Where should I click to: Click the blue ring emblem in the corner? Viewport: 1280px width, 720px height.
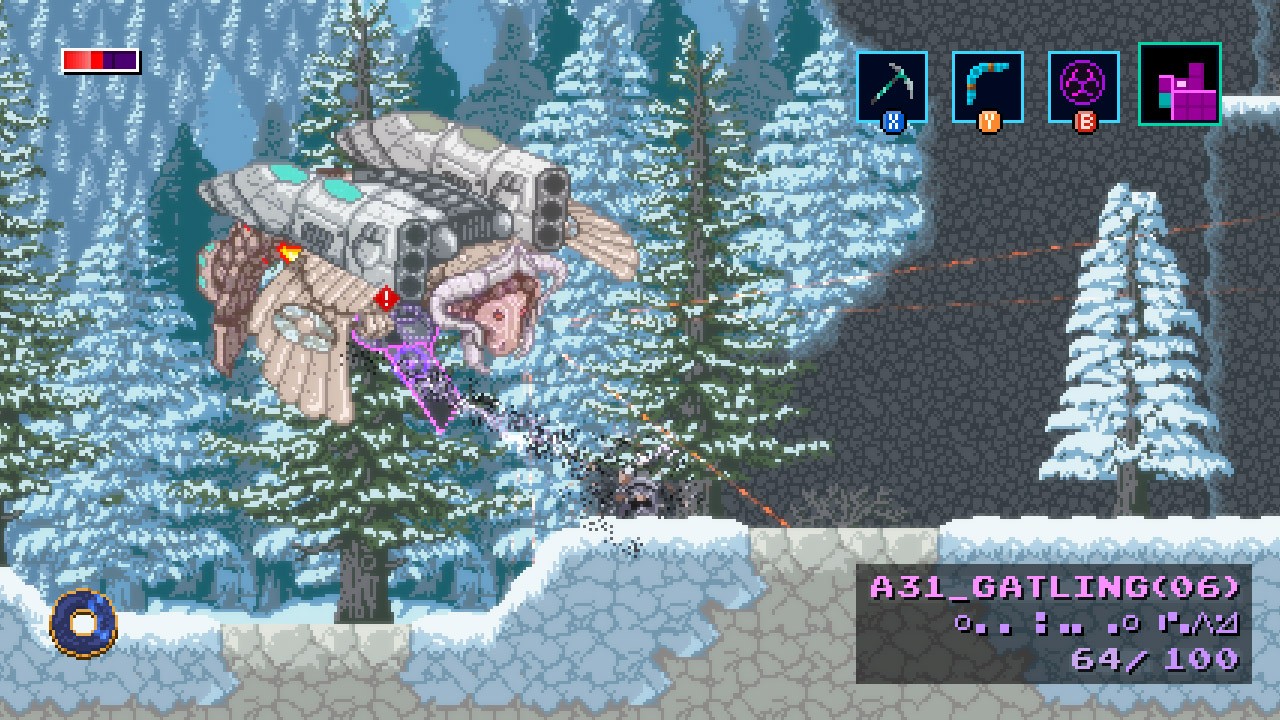pyautogui.click(x=80, y=623)
